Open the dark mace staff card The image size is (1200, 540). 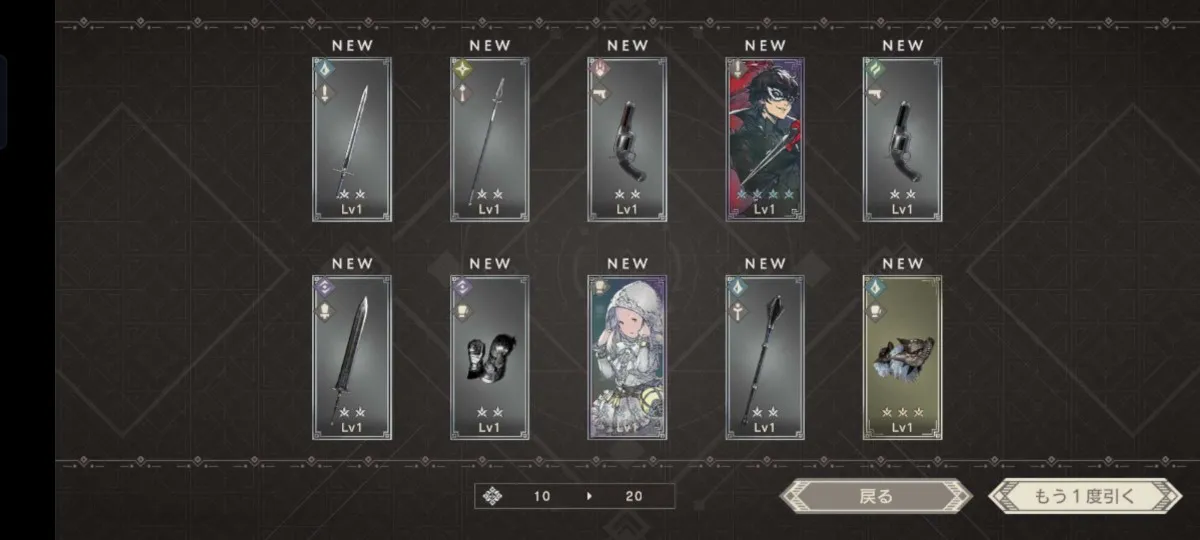coord(765,358)
